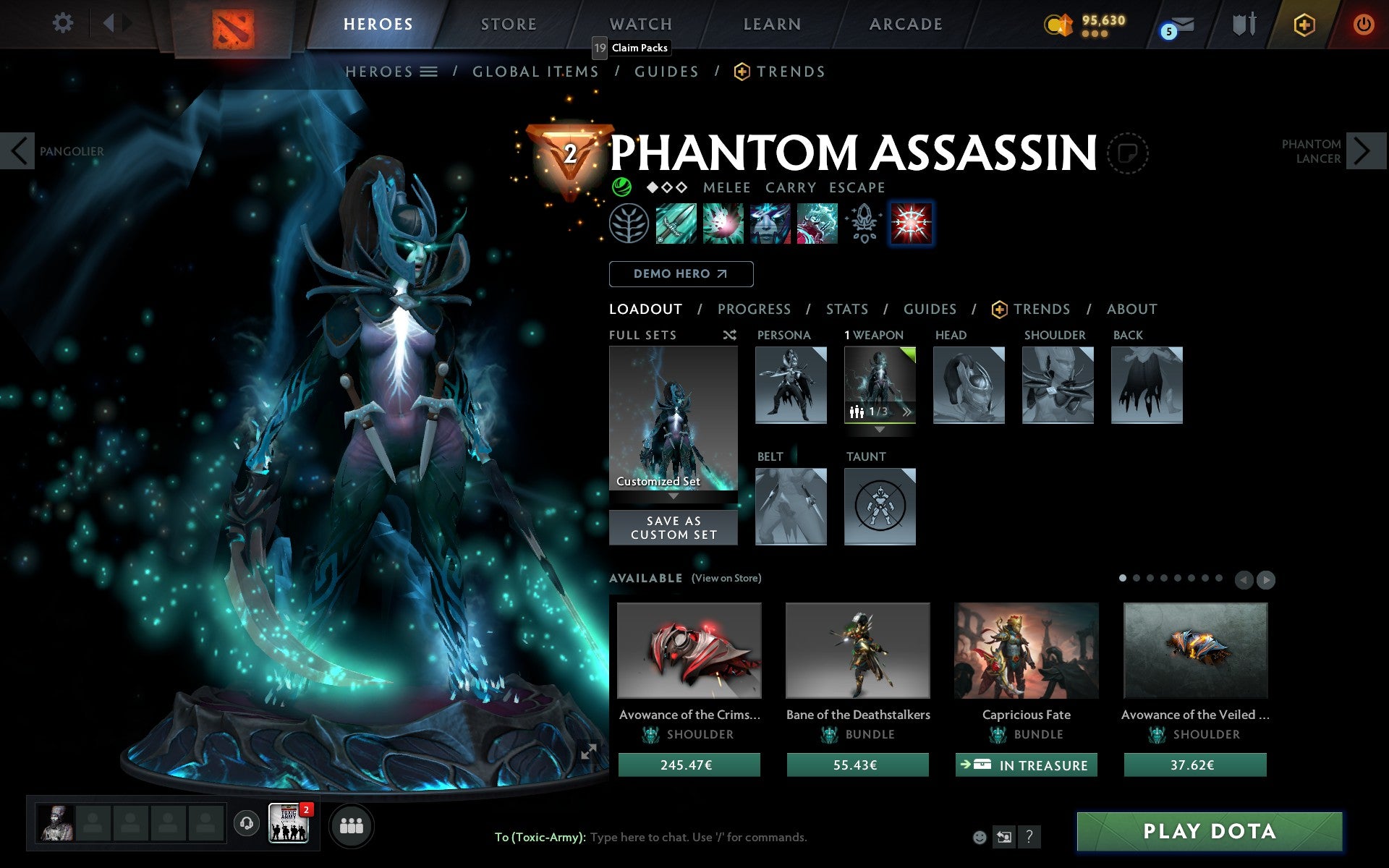Switch to the STATS tab

(846, 310)
